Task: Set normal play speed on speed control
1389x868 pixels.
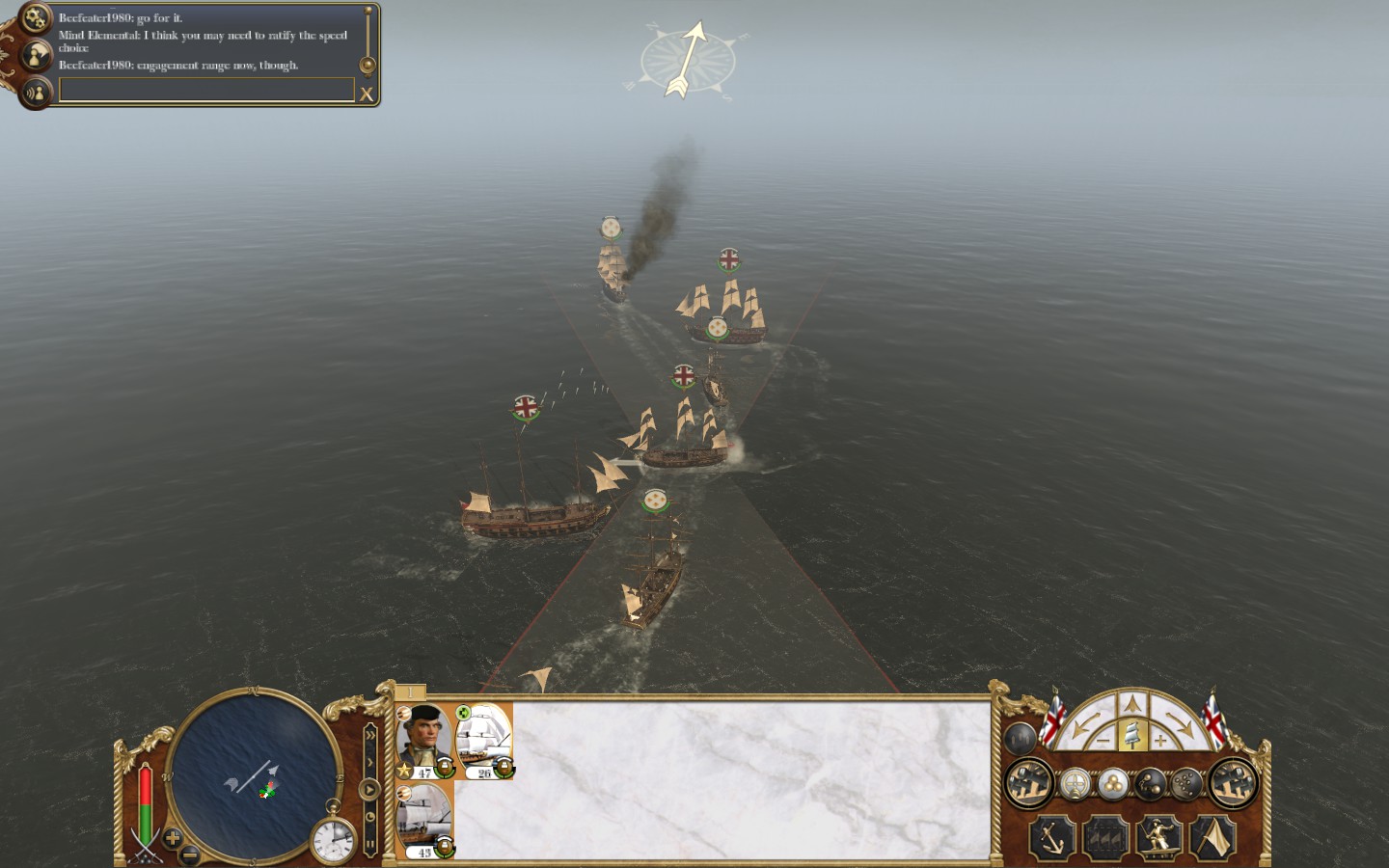Action: pos(369,790)
